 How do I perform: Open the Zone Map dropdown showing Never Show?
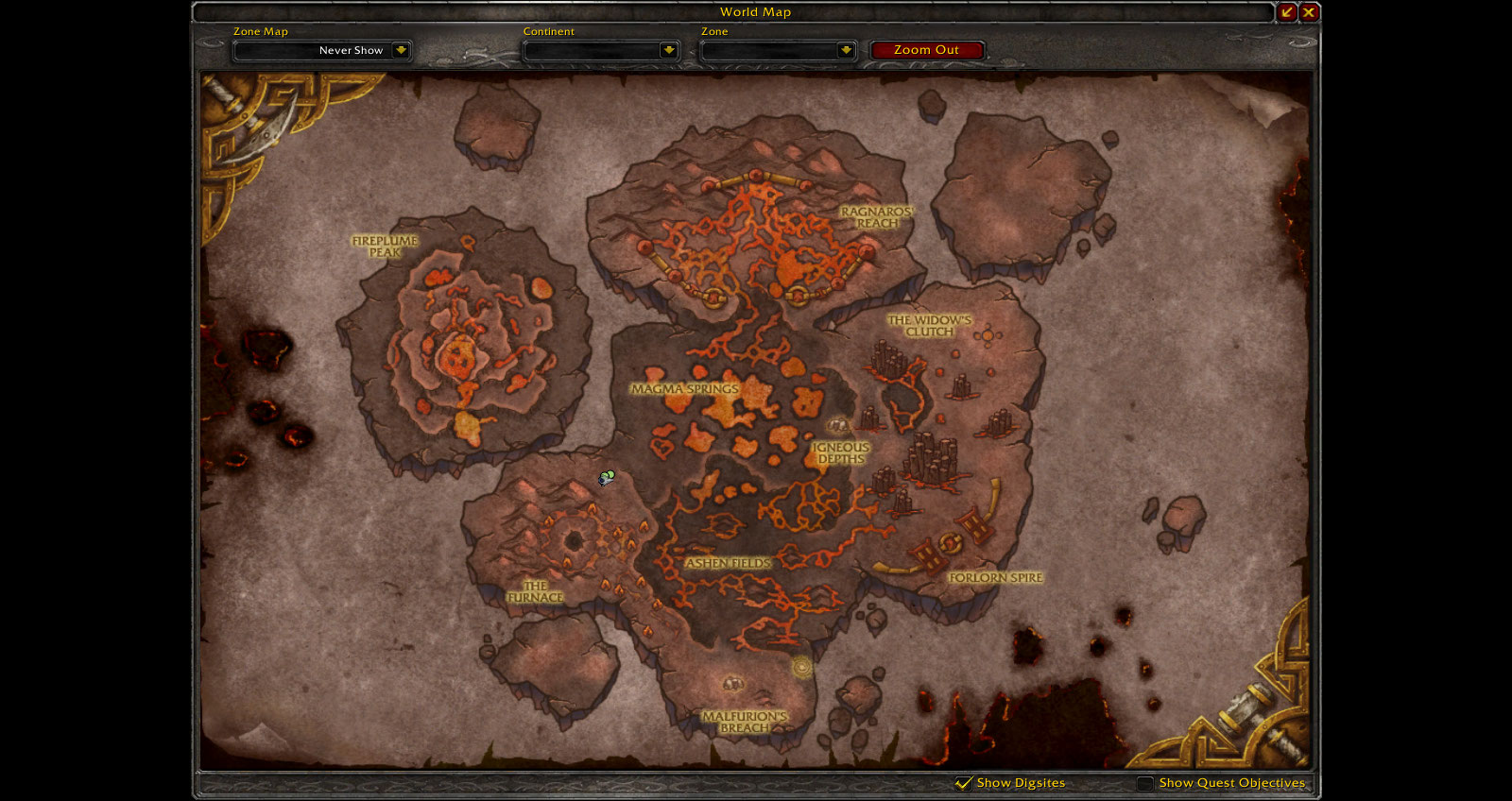(401, 50)
